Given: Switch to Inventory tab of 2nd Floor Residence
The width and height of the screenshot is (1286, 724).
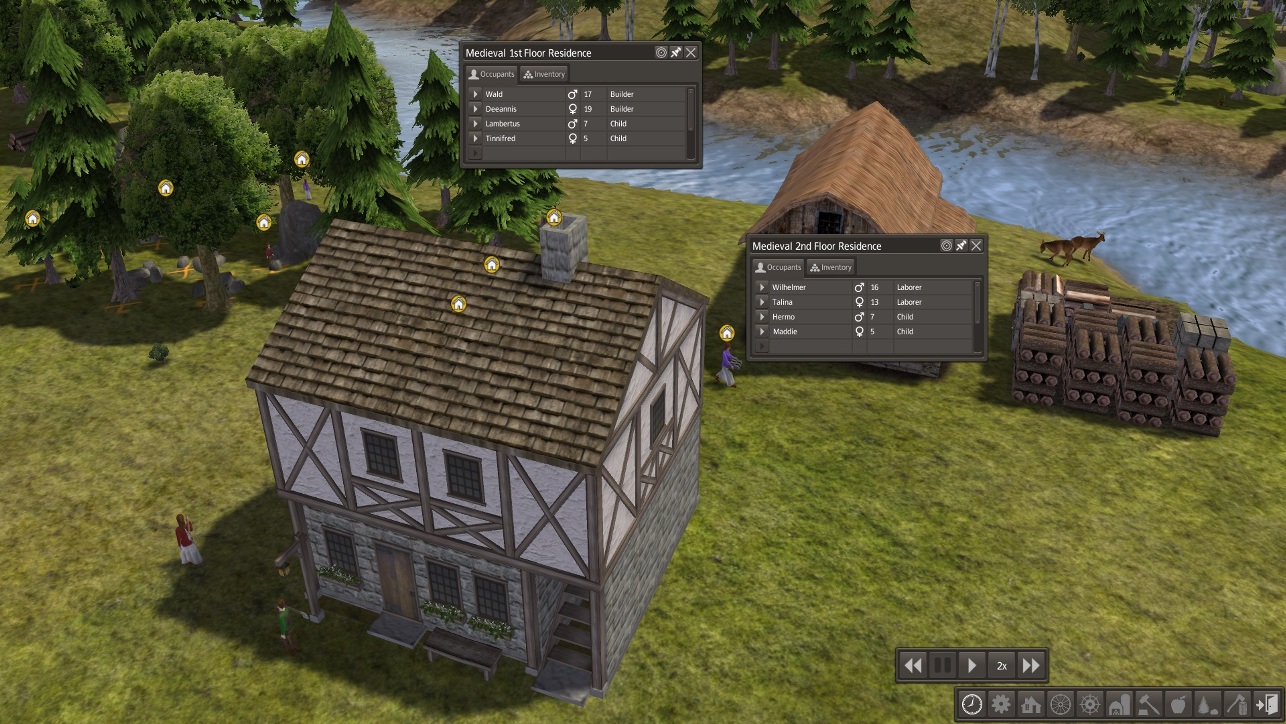Looking at the screenshot, I should click(831, 267).
